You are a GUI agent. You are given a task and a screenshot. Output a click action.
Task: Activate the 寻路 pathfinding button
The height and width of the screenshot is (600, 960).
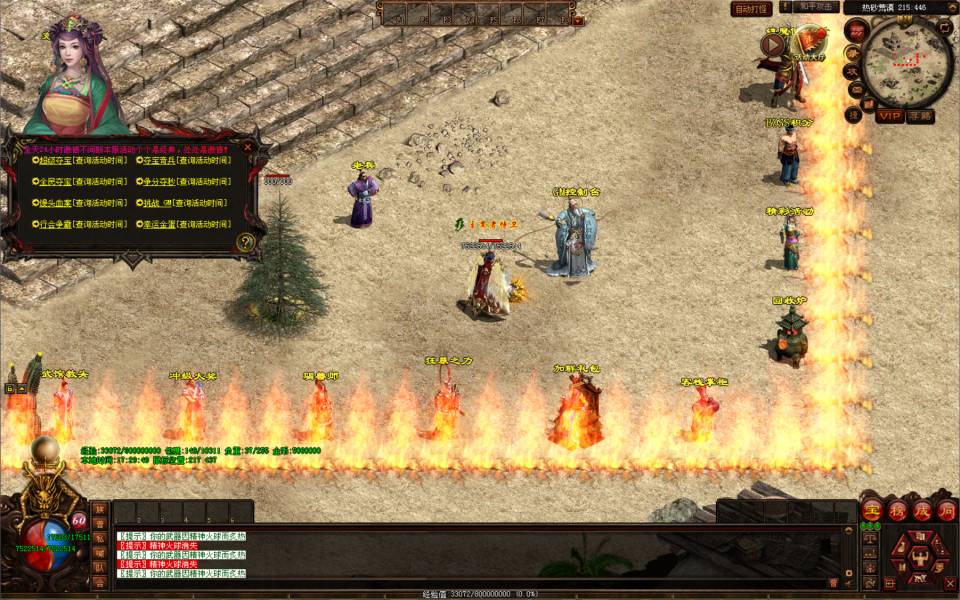click(x=920, y=116)
